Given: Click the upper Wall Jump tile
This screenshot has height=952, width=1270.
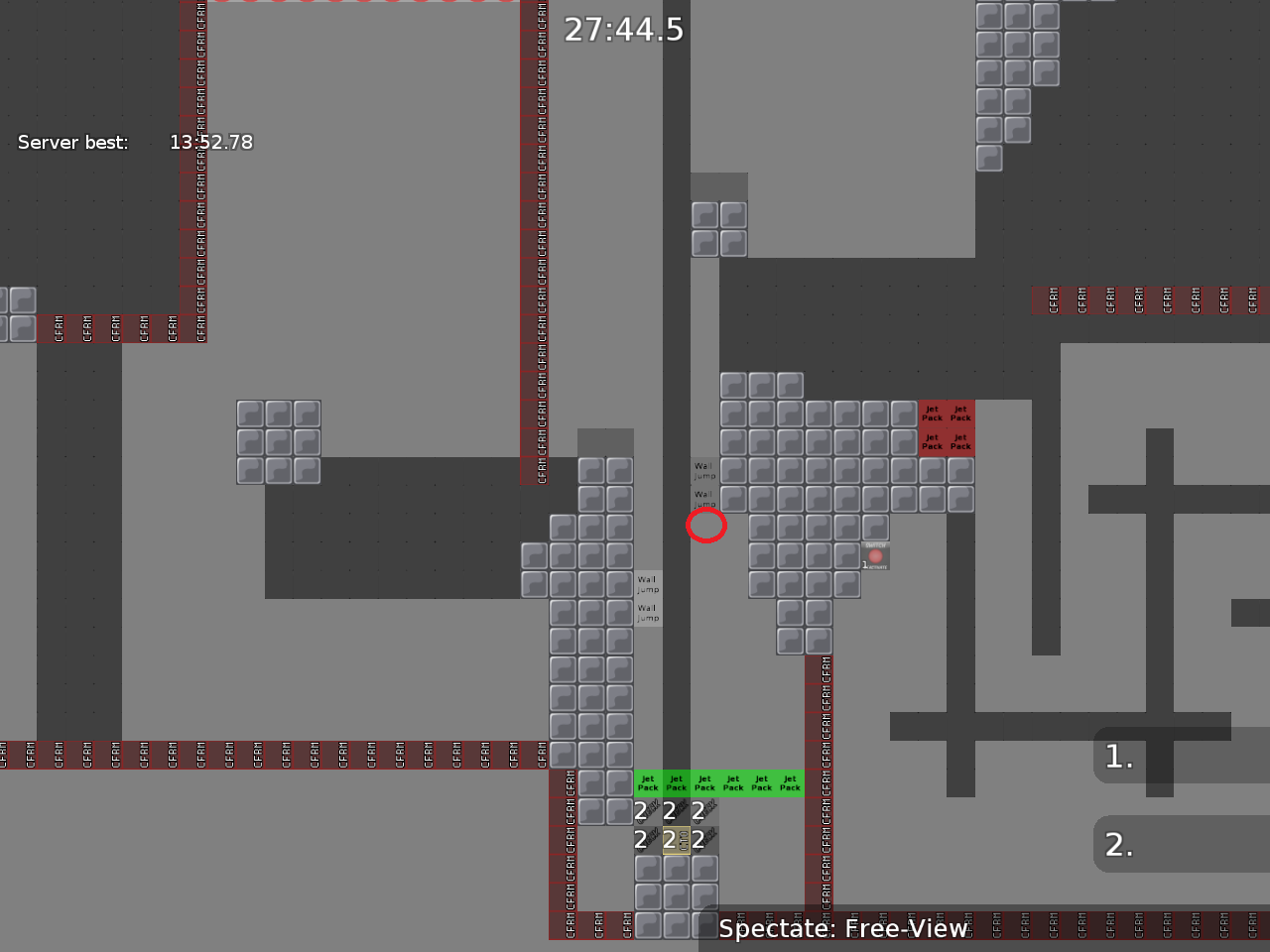Looking at the screenshot, I should pos(704,469).
